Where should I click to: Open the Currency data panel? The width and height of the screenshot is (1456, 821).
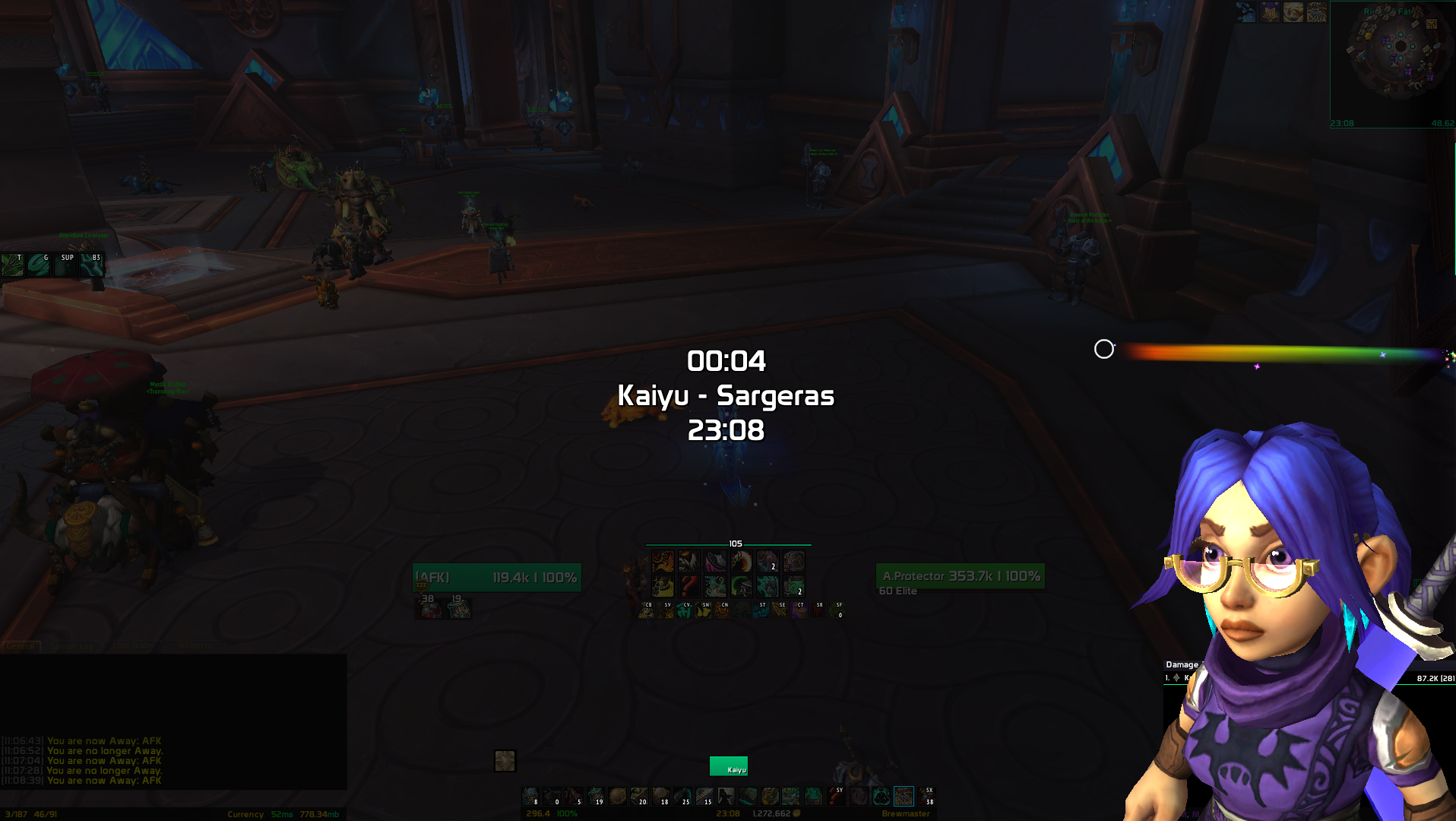point(245,815)
